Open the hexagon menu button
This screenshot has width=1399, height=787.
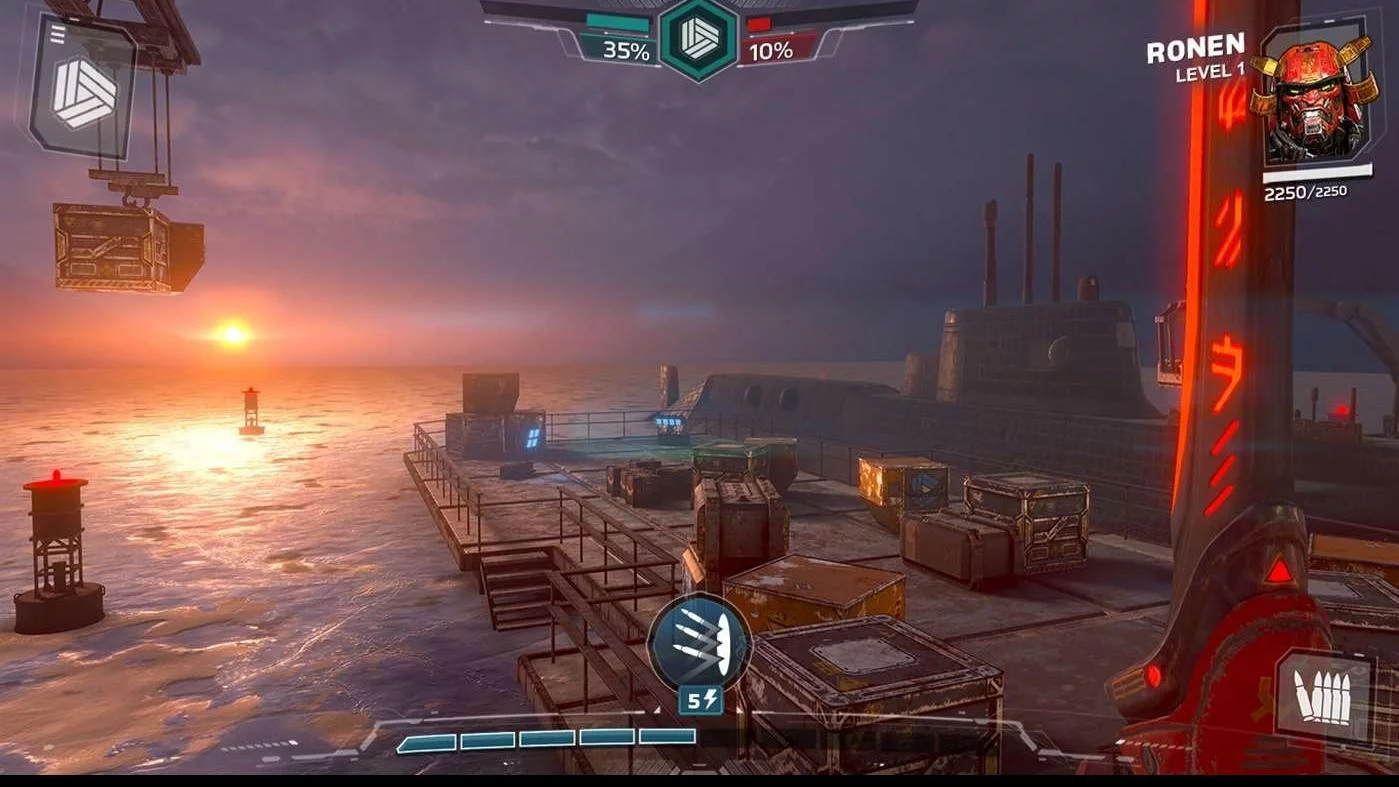(x=84, y=90)
